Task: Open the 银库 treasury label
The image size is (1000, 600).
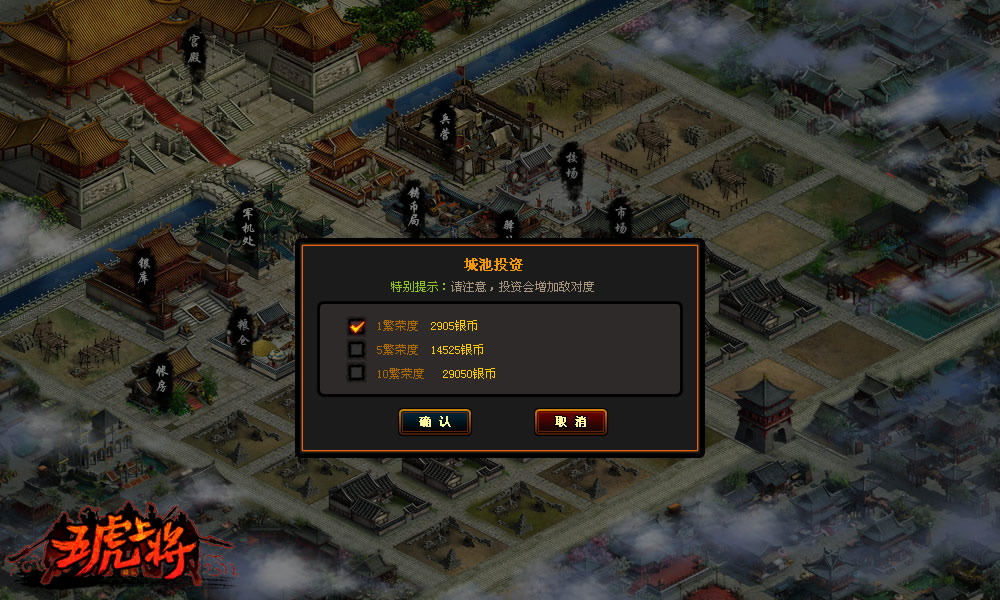Action: pyautogui.click(x=144, y=271)
